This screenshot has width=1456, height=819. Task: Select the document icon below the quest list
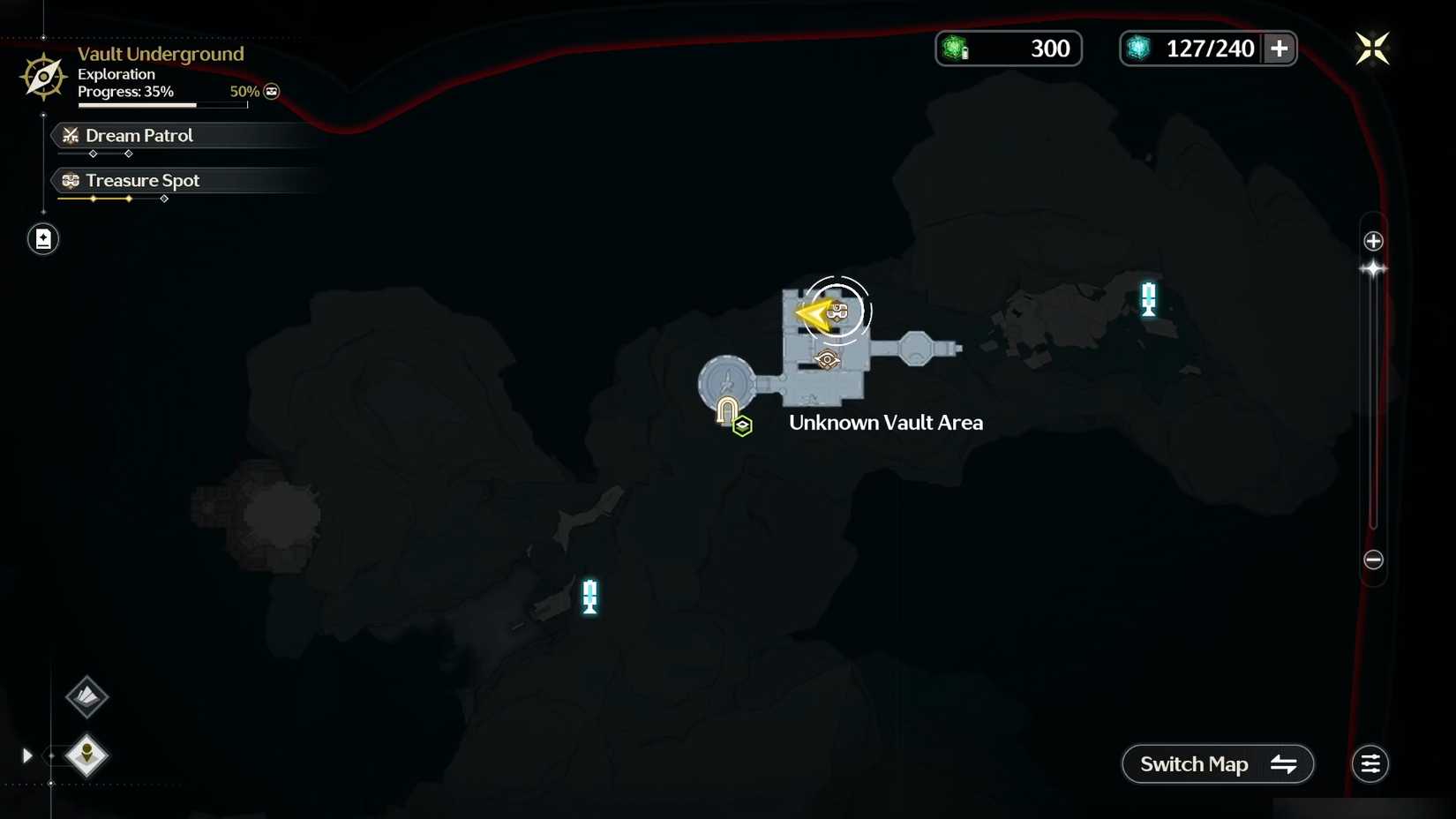pos(41,238)
